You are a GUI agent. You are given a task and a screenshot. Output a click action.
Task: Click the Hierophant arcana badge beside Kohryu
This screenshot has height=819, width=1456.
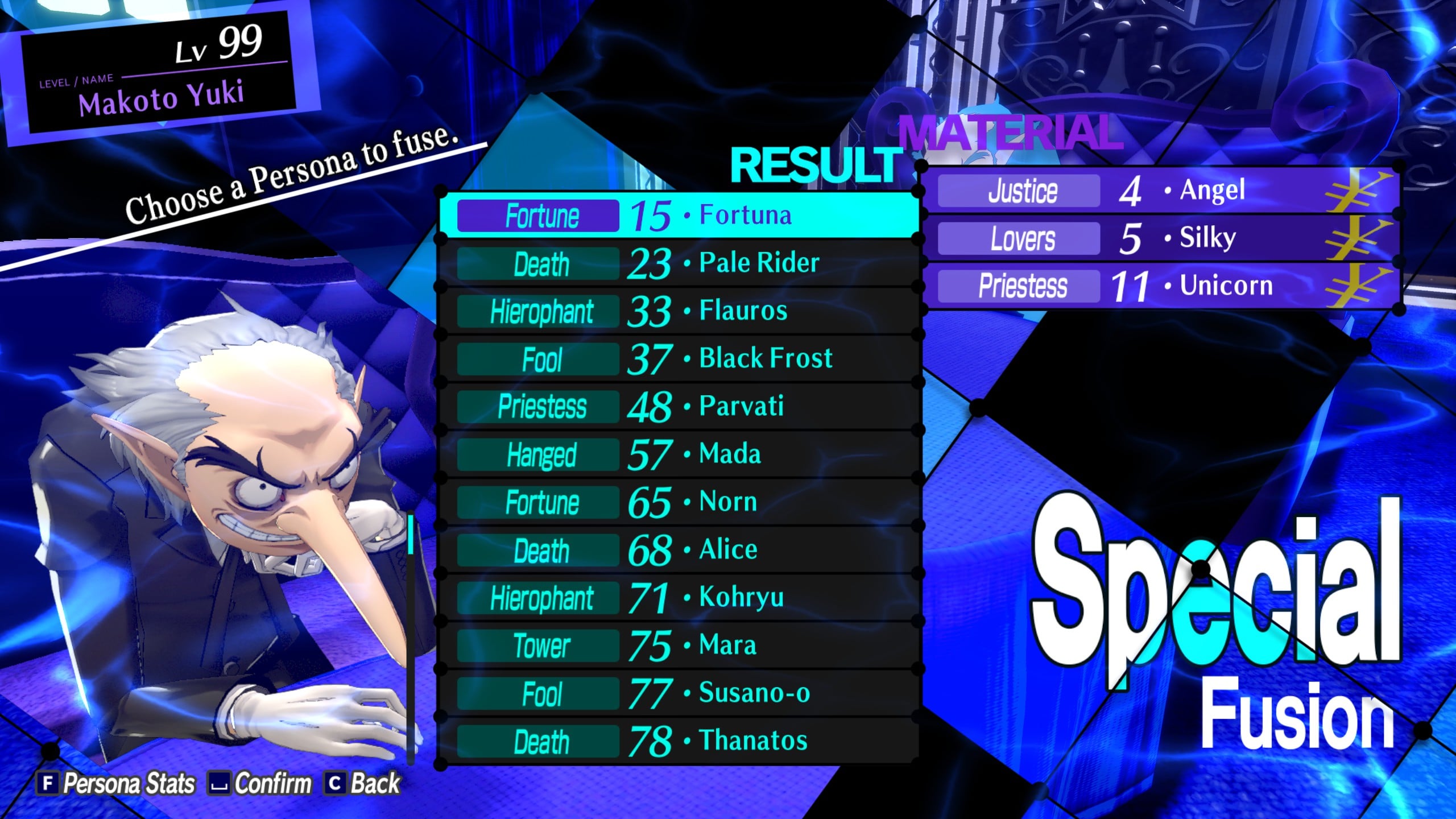[537, 598]
